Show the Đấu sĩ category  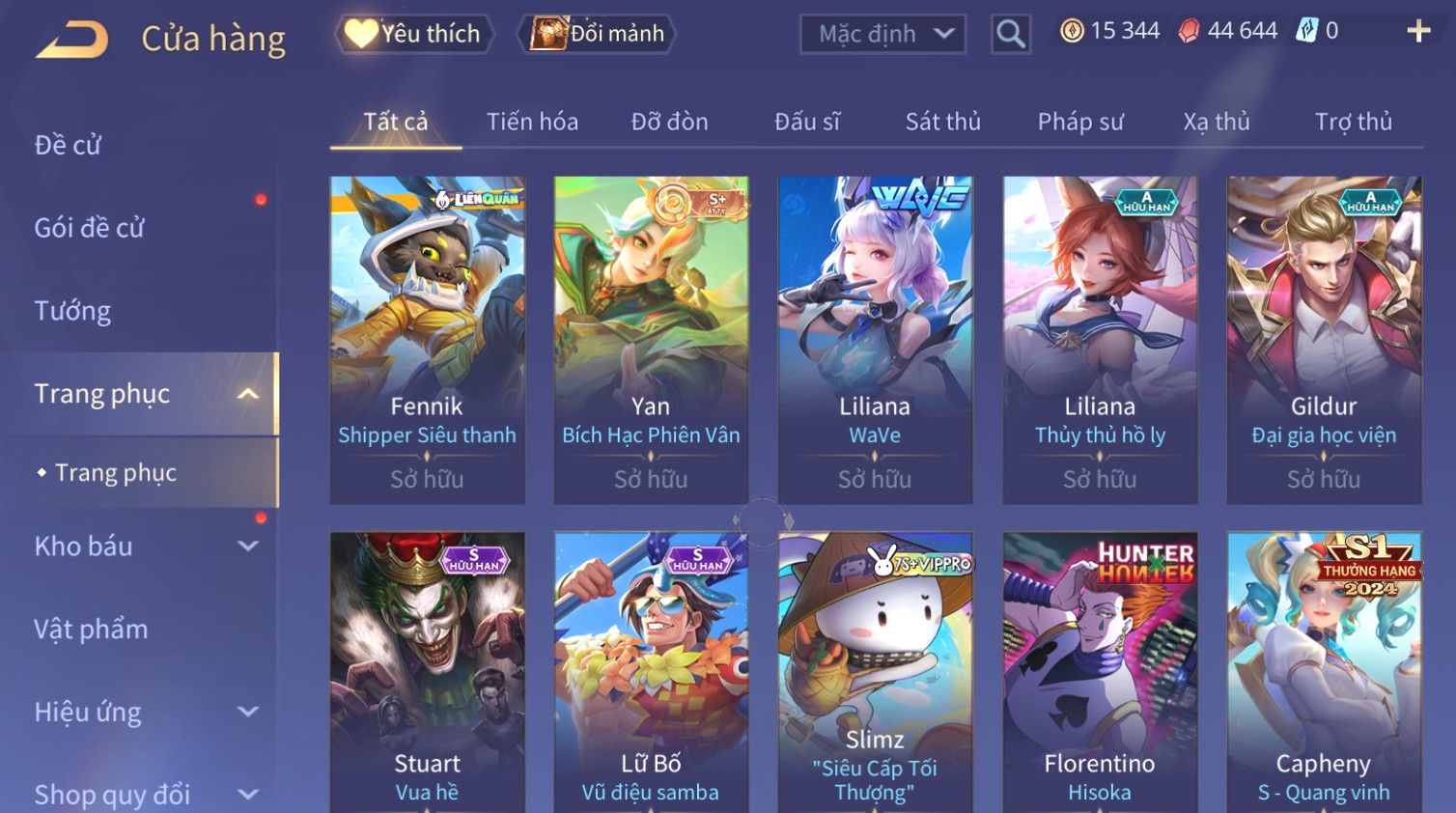(807, 122)
